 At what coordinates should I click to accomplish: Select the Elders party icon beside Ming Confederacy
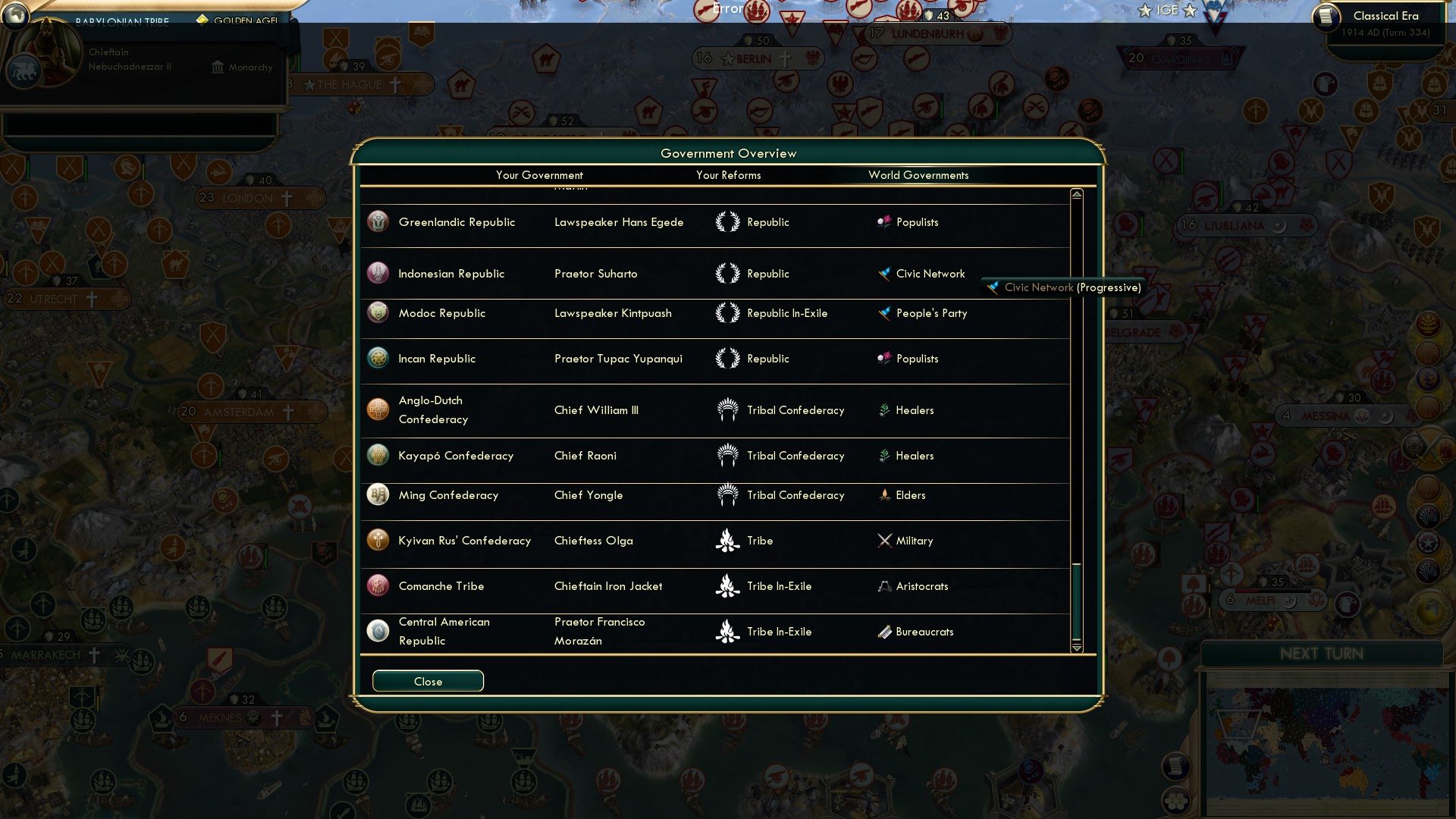(884, 494)
